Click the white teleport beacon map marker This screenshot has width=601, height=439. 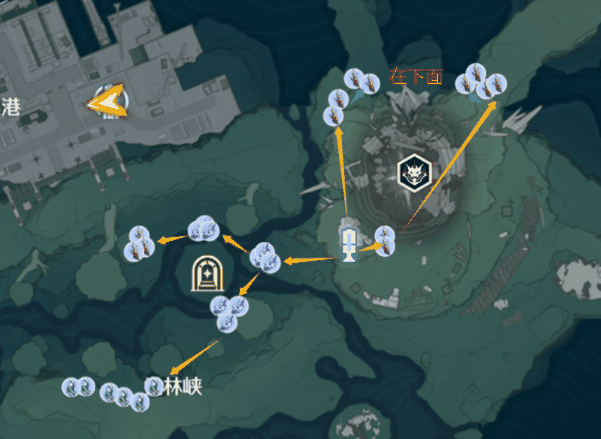tap(349, 241)
